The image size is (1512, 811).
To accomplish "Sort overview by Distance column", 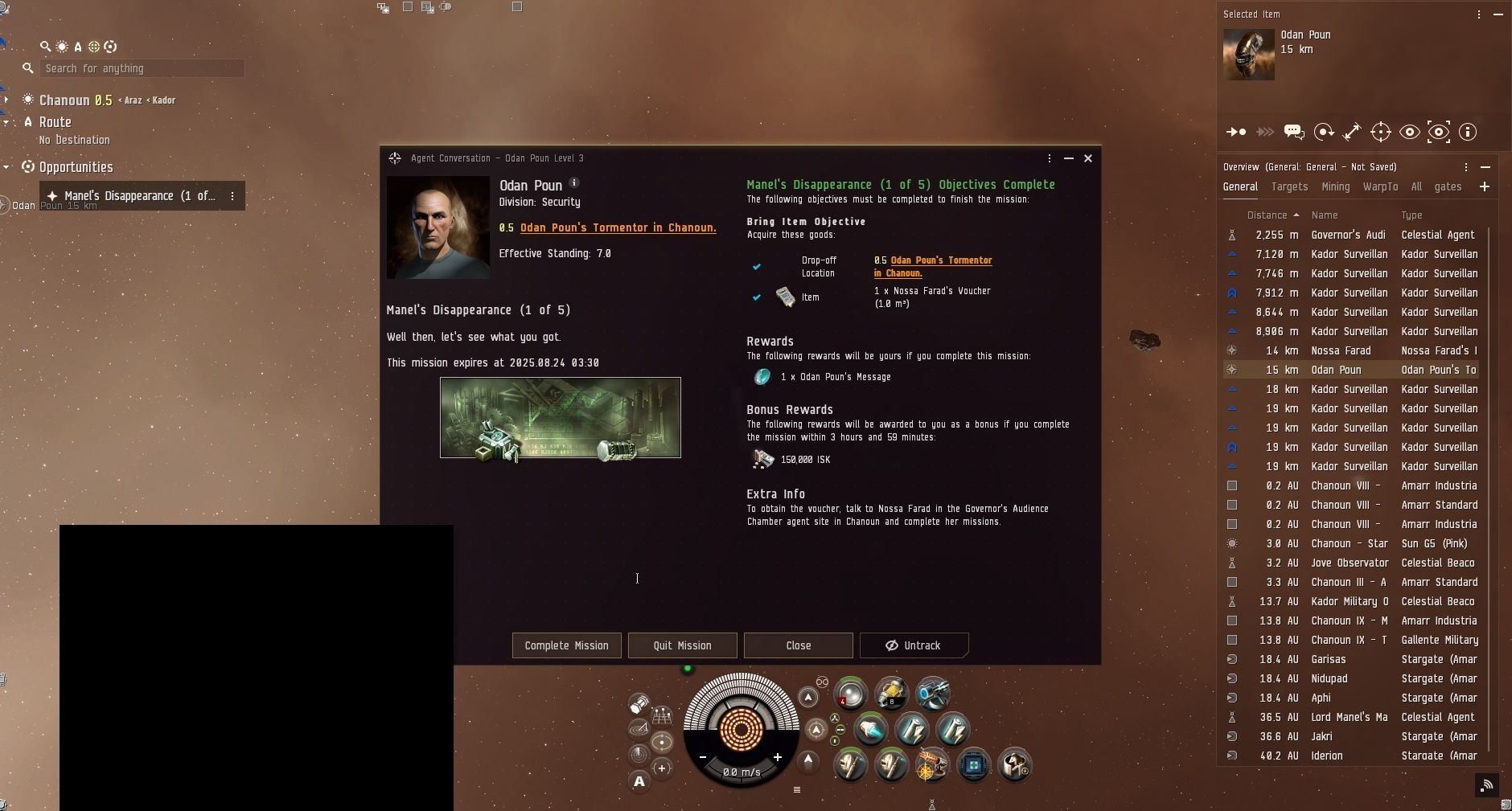I will 1268,215.
